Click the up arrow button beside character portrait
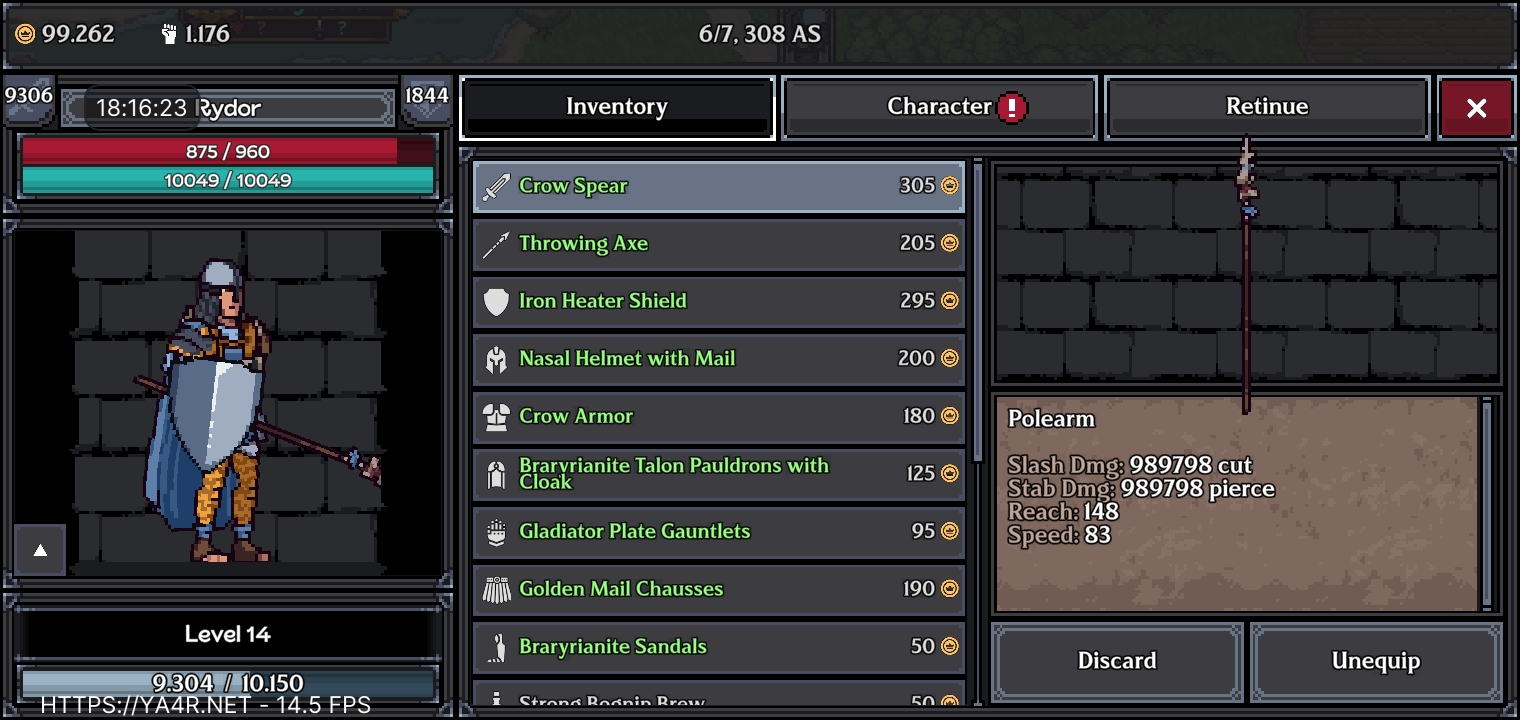The width and height of the screenshot is (1520, 720). click(x=40, y=550)
